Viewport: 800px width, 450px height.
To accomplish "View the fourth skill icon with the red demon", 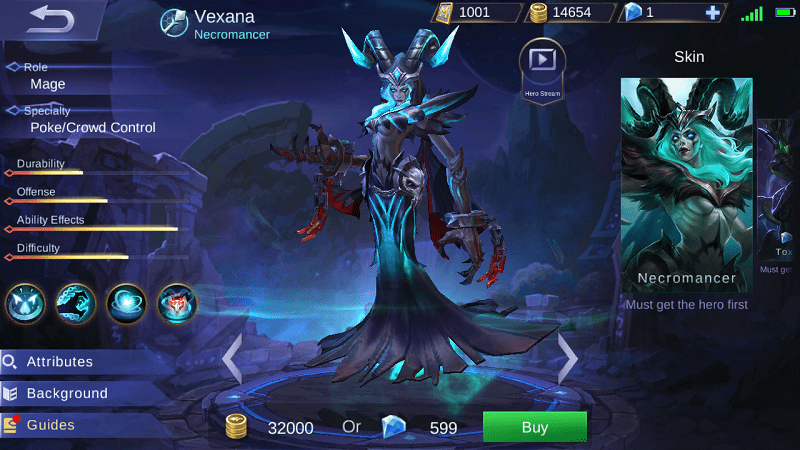I will 177,302.
